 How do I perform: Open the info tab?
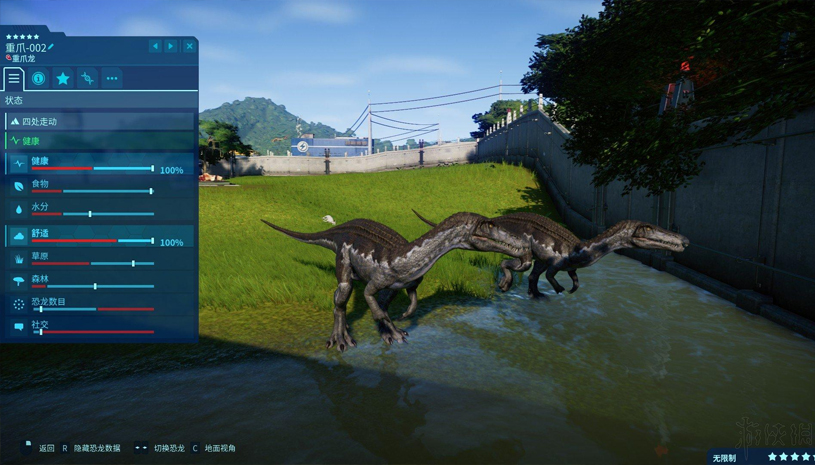(x=38, y=78)
